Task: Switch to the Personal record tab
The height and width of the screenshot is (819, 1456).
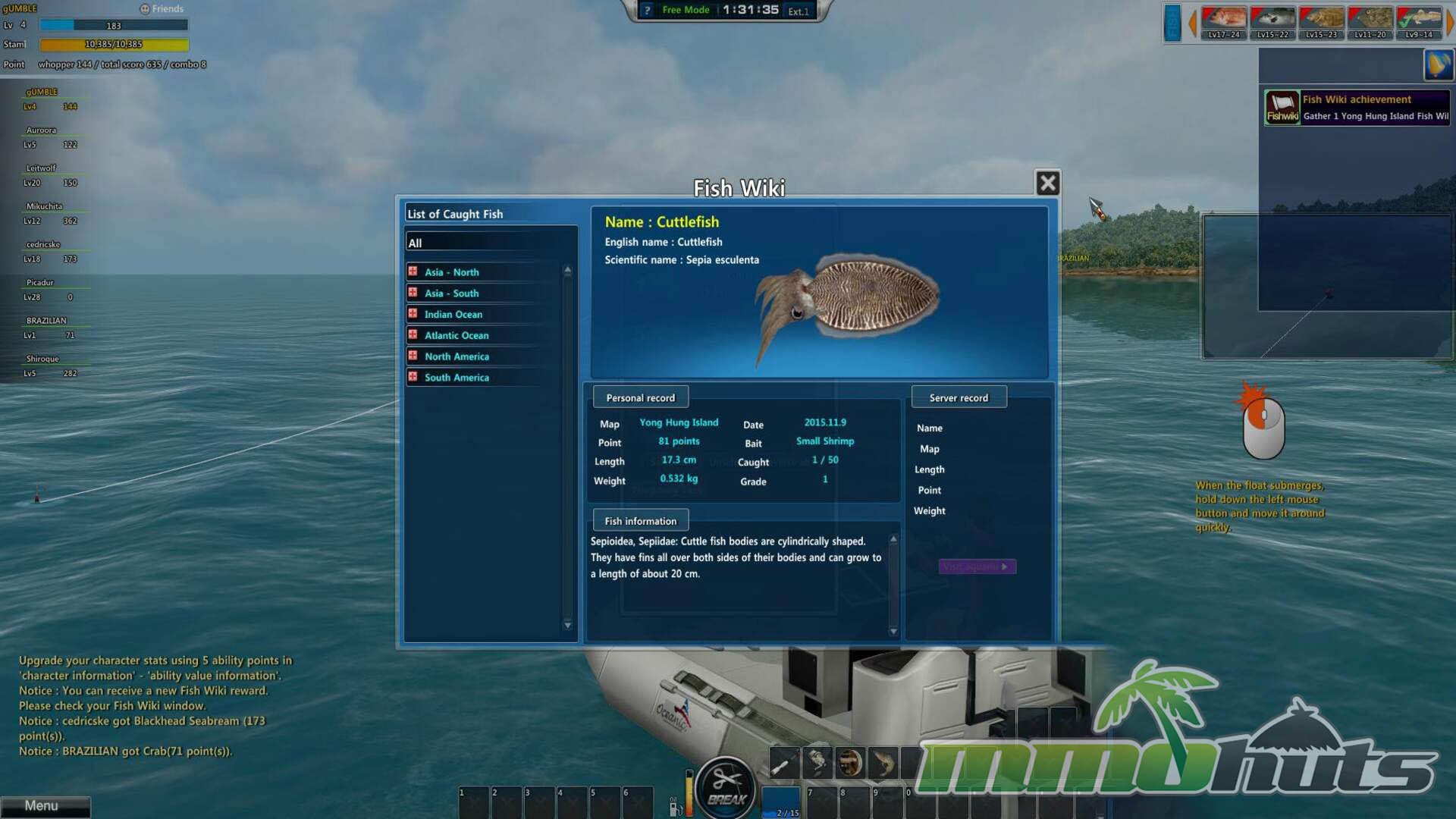Action: click(x=640, y=397)
